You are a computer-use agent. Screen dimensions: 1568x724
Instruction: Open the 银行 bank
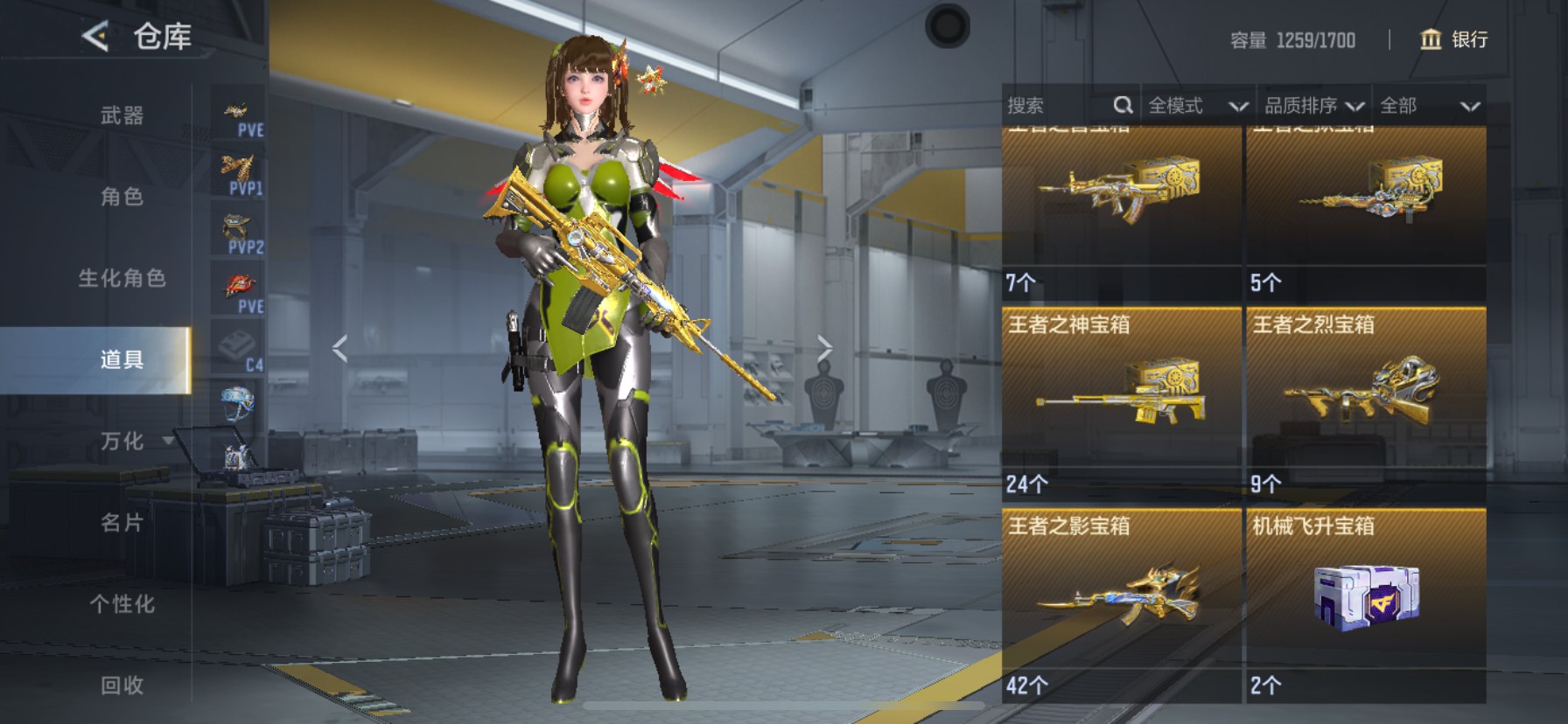coord(1454,40)
